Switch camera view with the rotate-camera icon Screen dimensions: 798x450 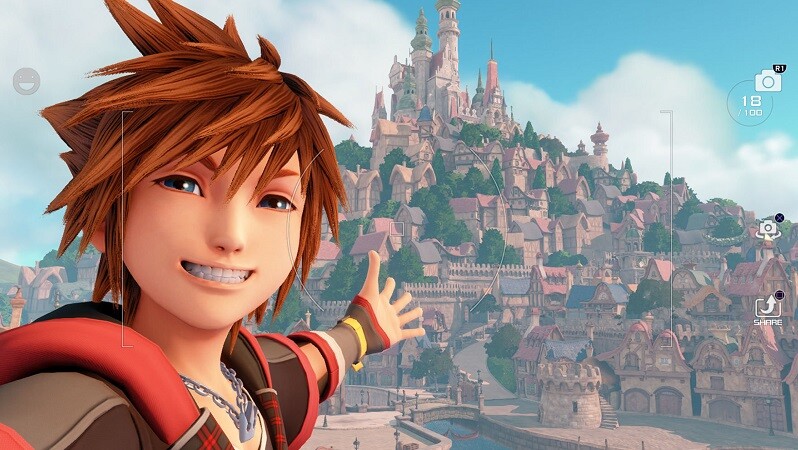coord(767,229)
